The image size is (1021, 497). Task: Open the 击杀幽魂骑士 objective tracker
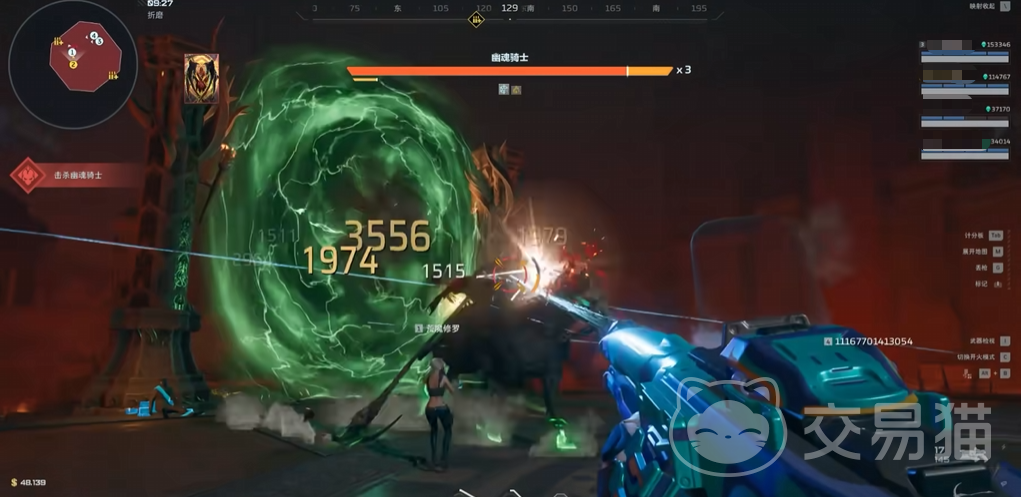(x=78, y=175)
